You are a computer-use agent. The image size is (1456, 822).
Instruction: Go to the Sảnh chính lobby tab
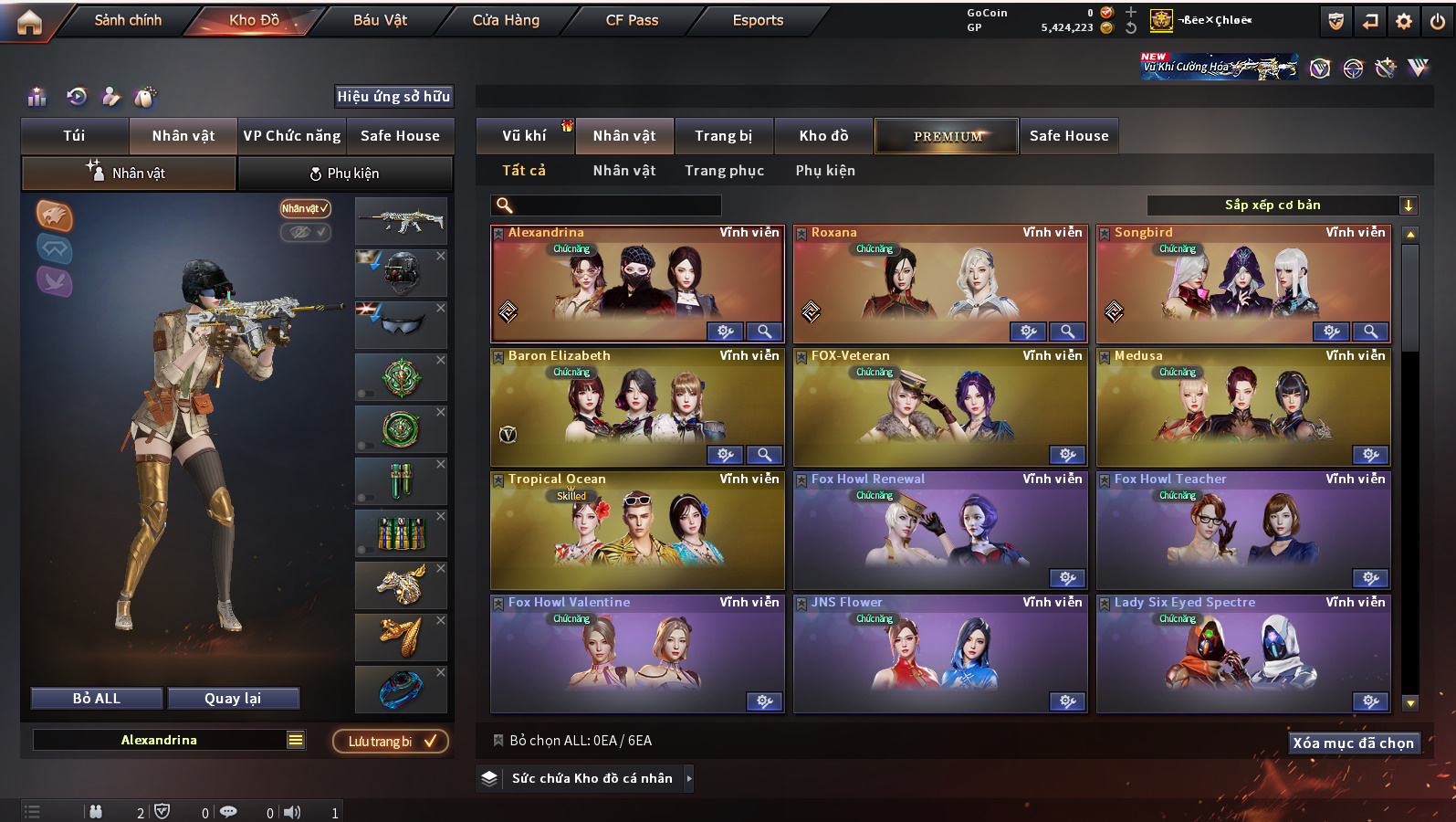pyautogui.click(x=128, y=20)
